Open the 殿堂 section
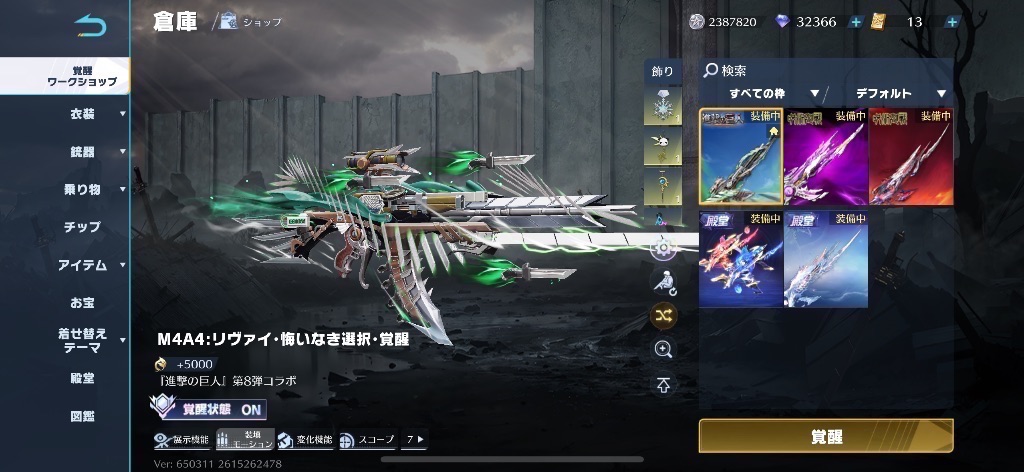This screenshot has width=1024, height=472. click(82, 378)
